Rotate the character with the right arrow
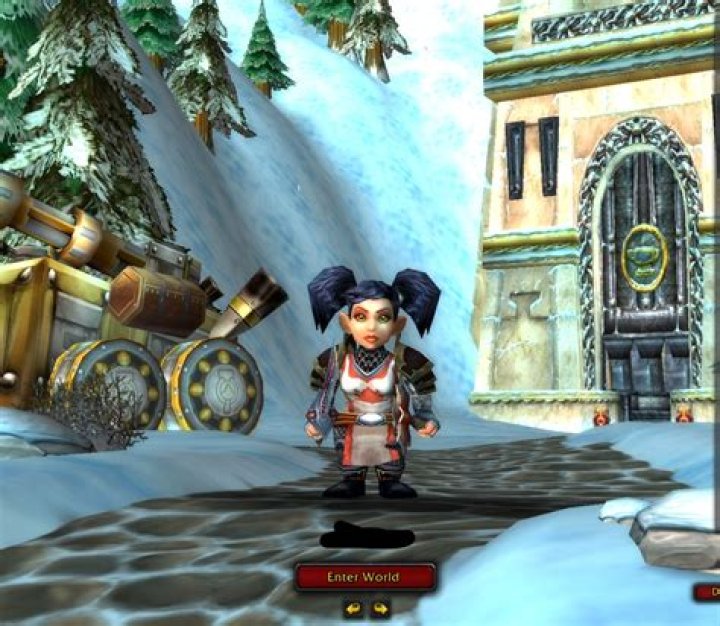720x626 pixels. coord(379,607)
